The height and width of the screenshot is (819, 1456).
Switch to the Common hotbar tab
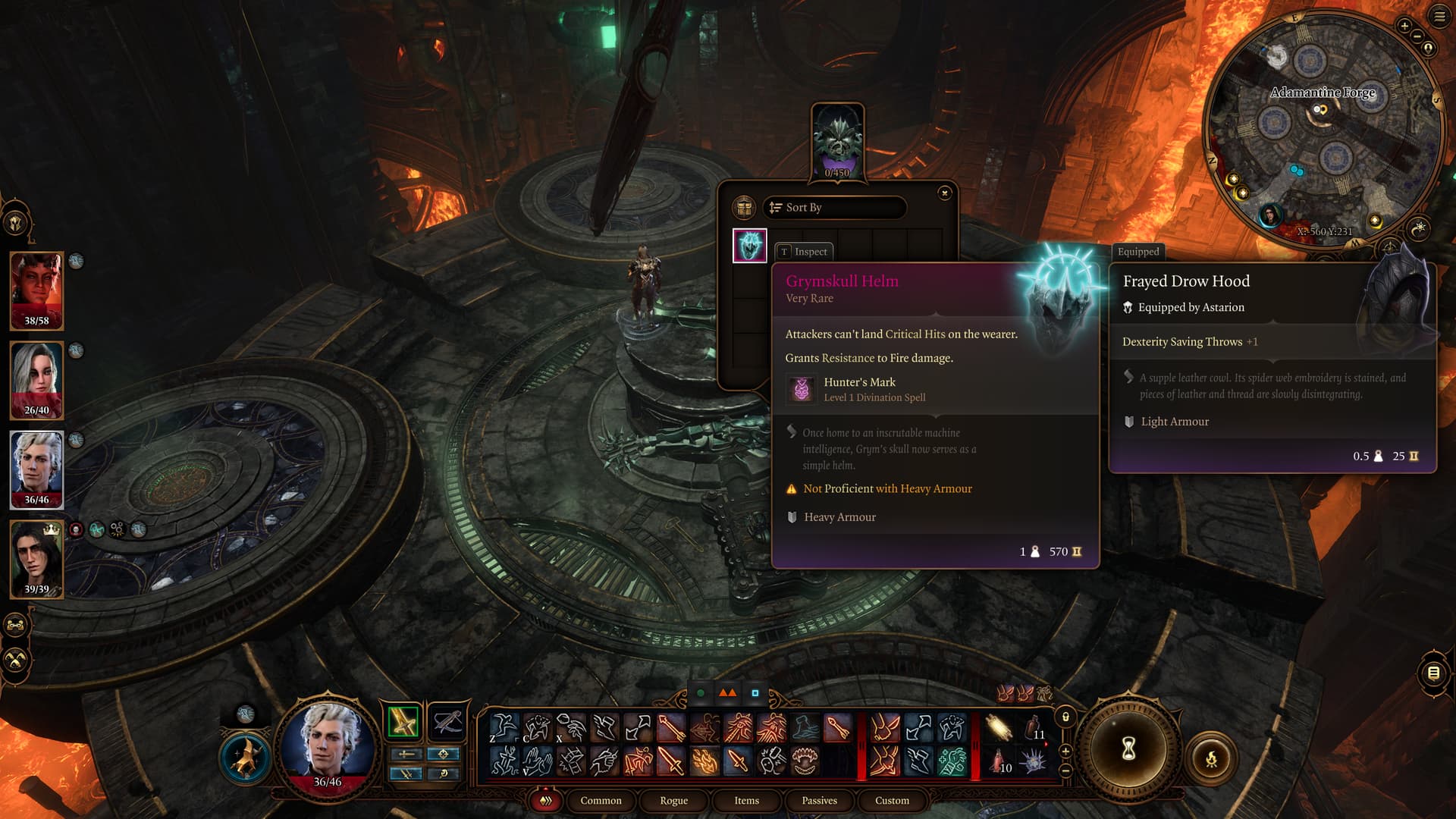[601, 800]
